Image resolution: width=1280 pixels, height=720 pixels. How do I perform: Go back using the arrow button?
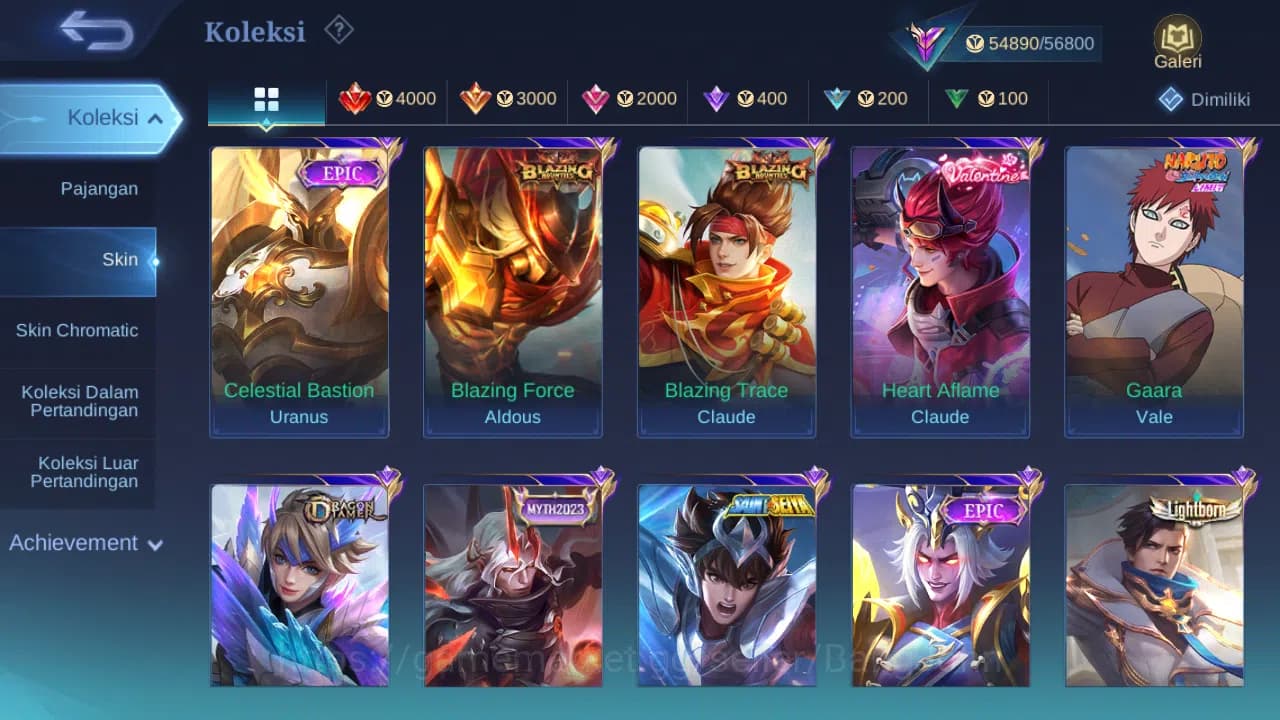tap(90, 31)
